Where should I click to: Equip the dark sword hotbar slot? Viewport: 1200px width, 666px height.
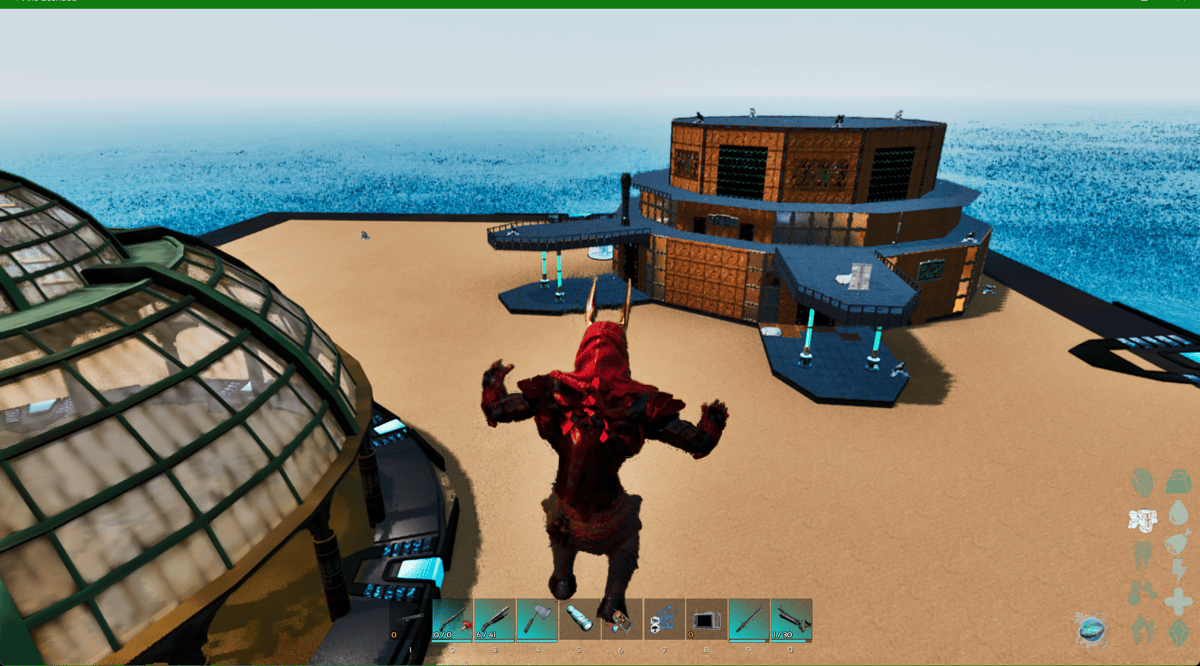[749, 619]
